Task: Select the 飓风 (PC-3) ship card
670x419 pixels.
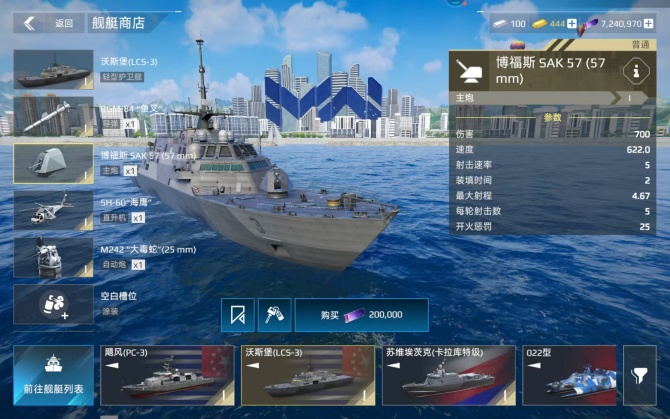Action: click(165, 375)
